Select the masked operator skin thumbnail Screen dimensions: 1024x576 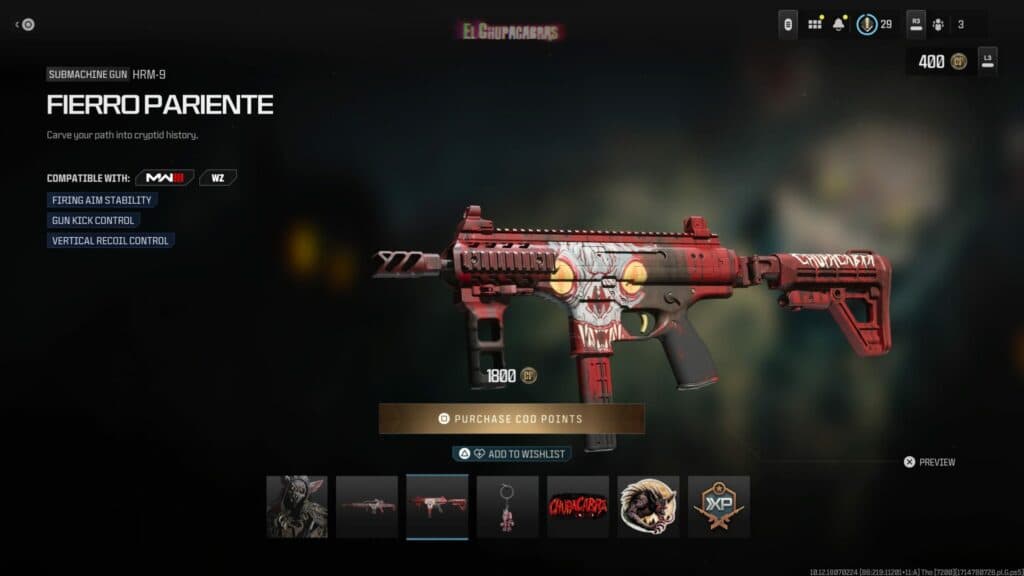coord(297,507)
